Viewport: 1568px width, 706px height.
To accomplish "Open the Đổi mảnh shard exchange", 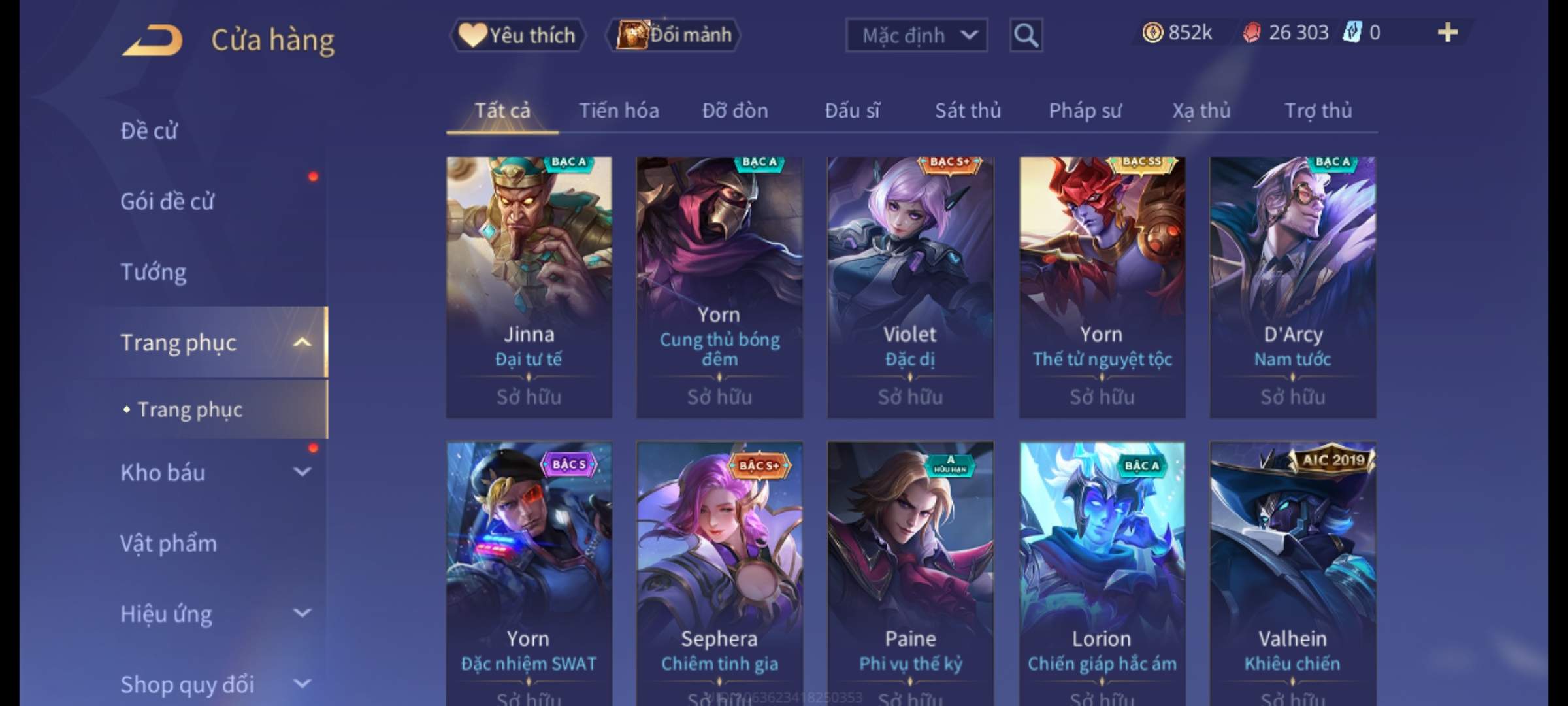I will point(674,35).
